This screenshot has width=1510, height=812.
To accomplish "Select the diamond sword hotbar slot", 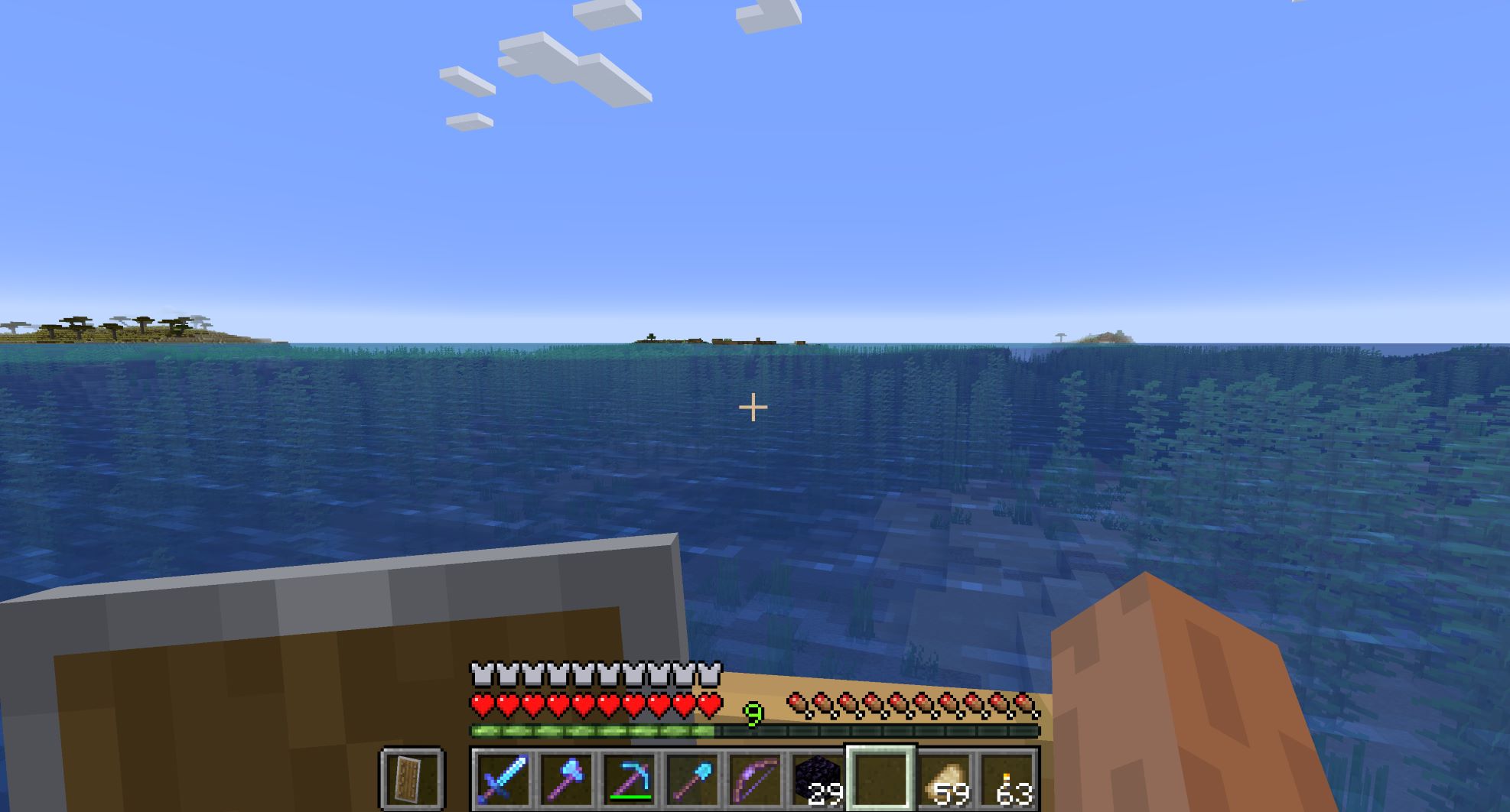I will point(503,778).
